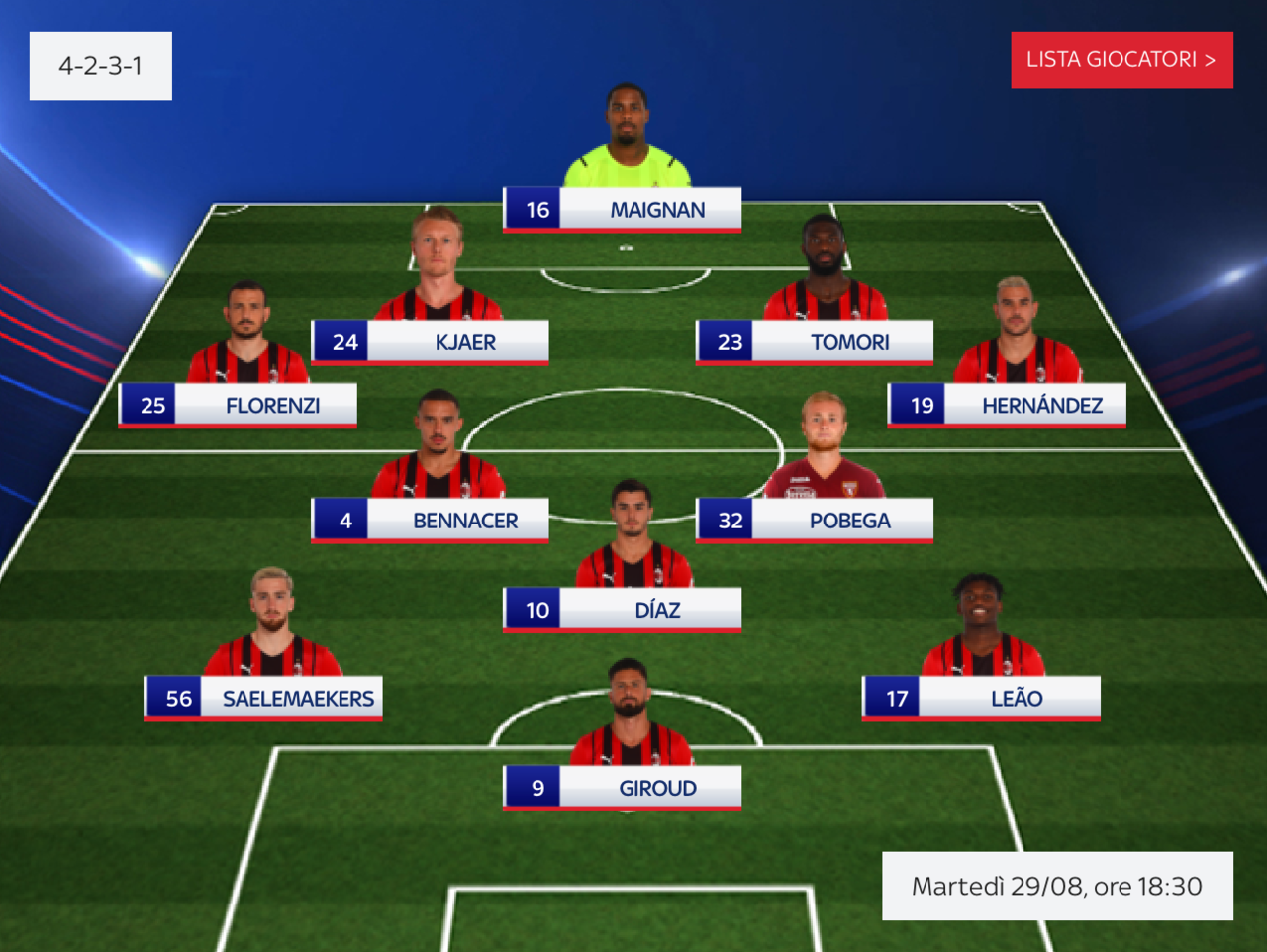Image resolution: width=1267 pixels, height=952 pixels.
Task: Choose Kjaer number 24 card
Action: pyautogui.click(x=430, y=342)
